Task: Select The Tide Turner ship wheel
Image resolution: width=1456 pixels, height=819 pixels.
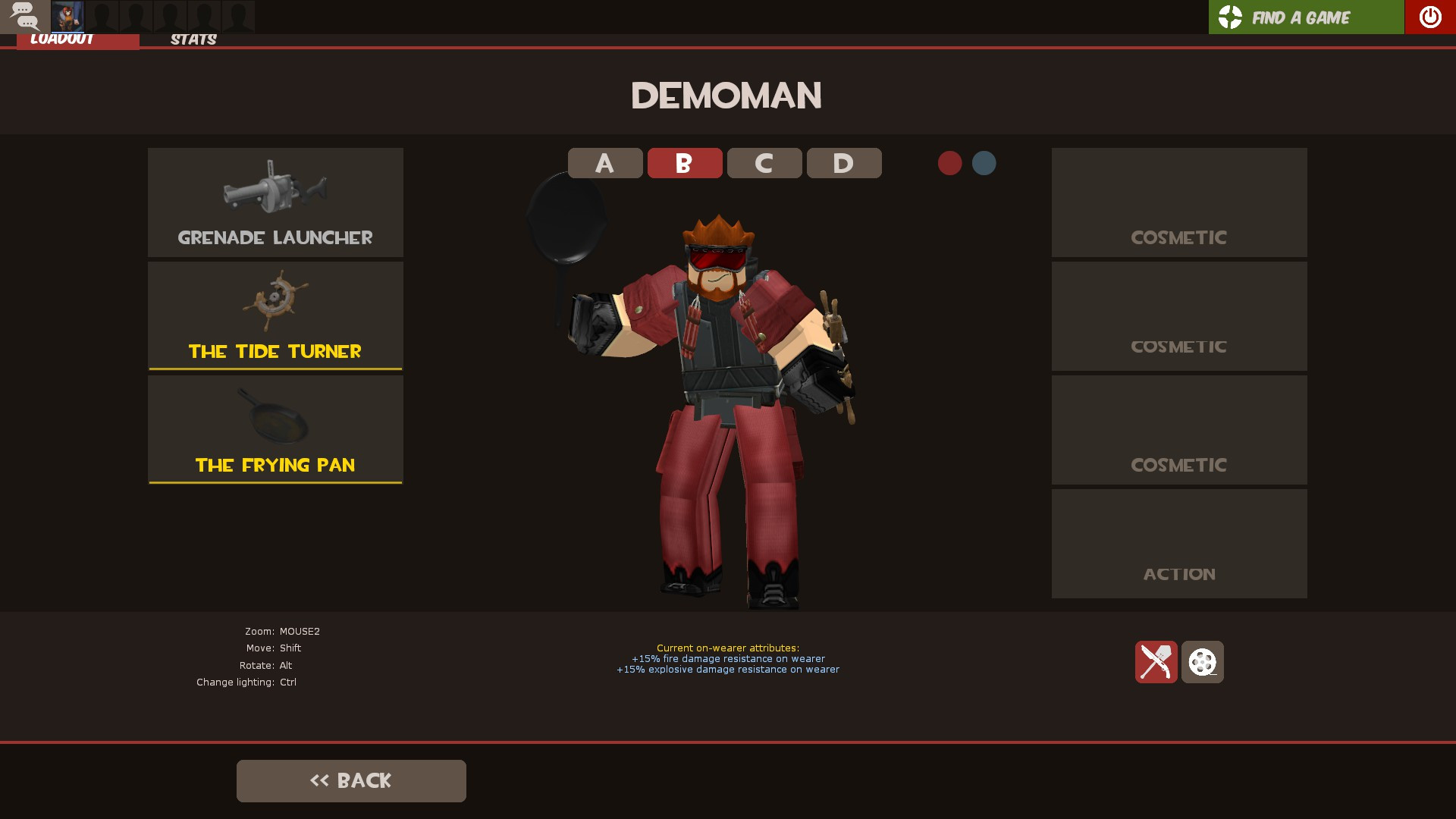Action: (x=275, y=315)
